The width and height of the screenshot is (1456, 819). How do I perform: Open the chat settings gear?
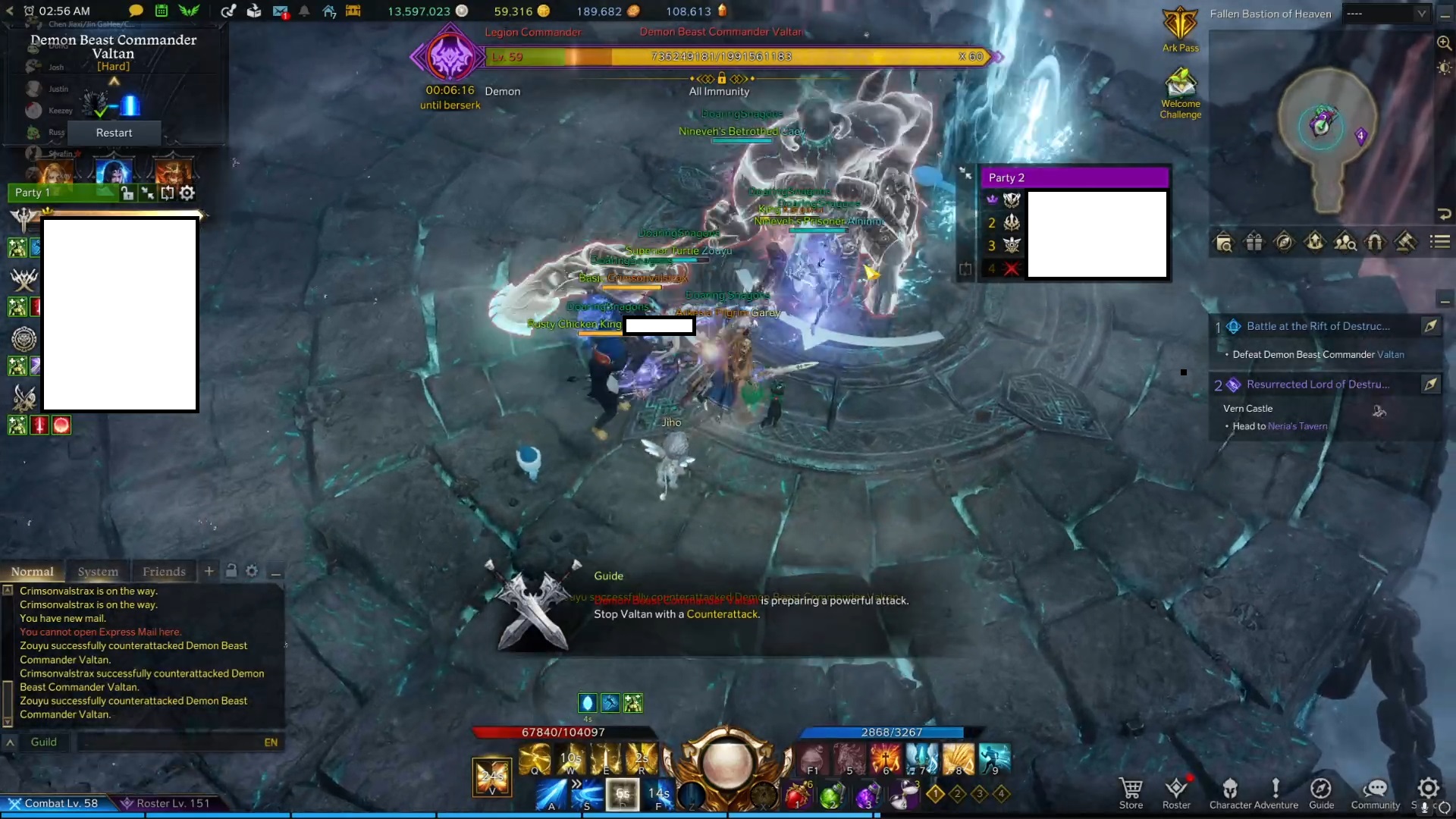pyautogui.click(x=252, y=571)
